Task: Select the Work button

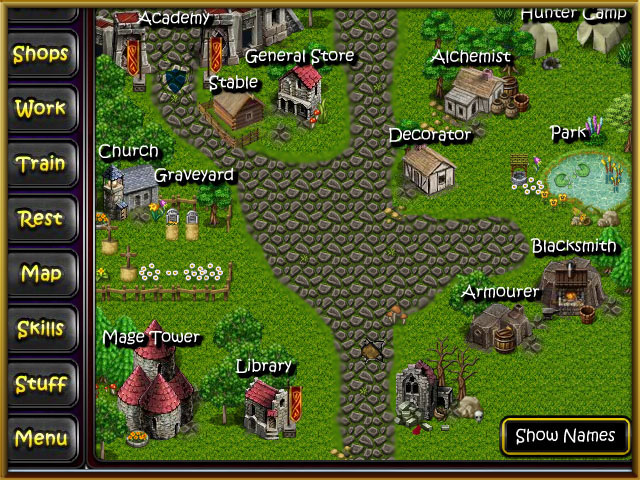Action: pos(41,108)
